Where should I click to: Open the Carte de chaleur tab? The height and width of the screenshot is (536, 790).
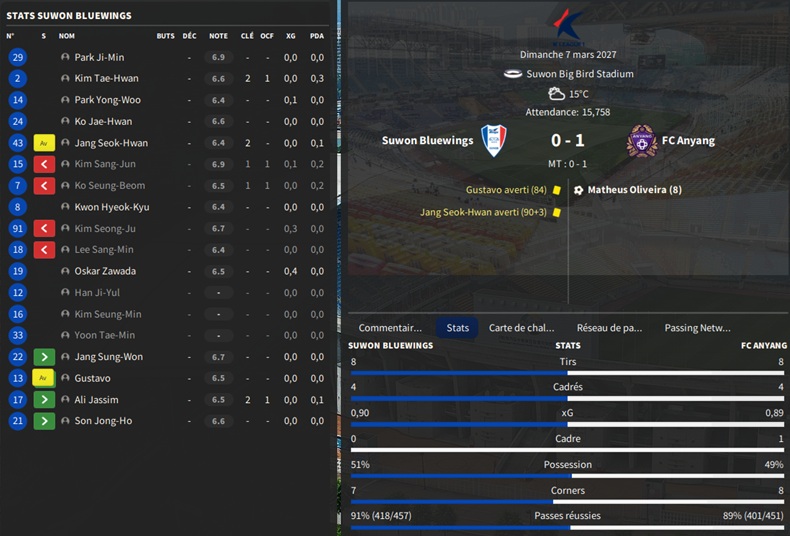(x=521, y=327)
